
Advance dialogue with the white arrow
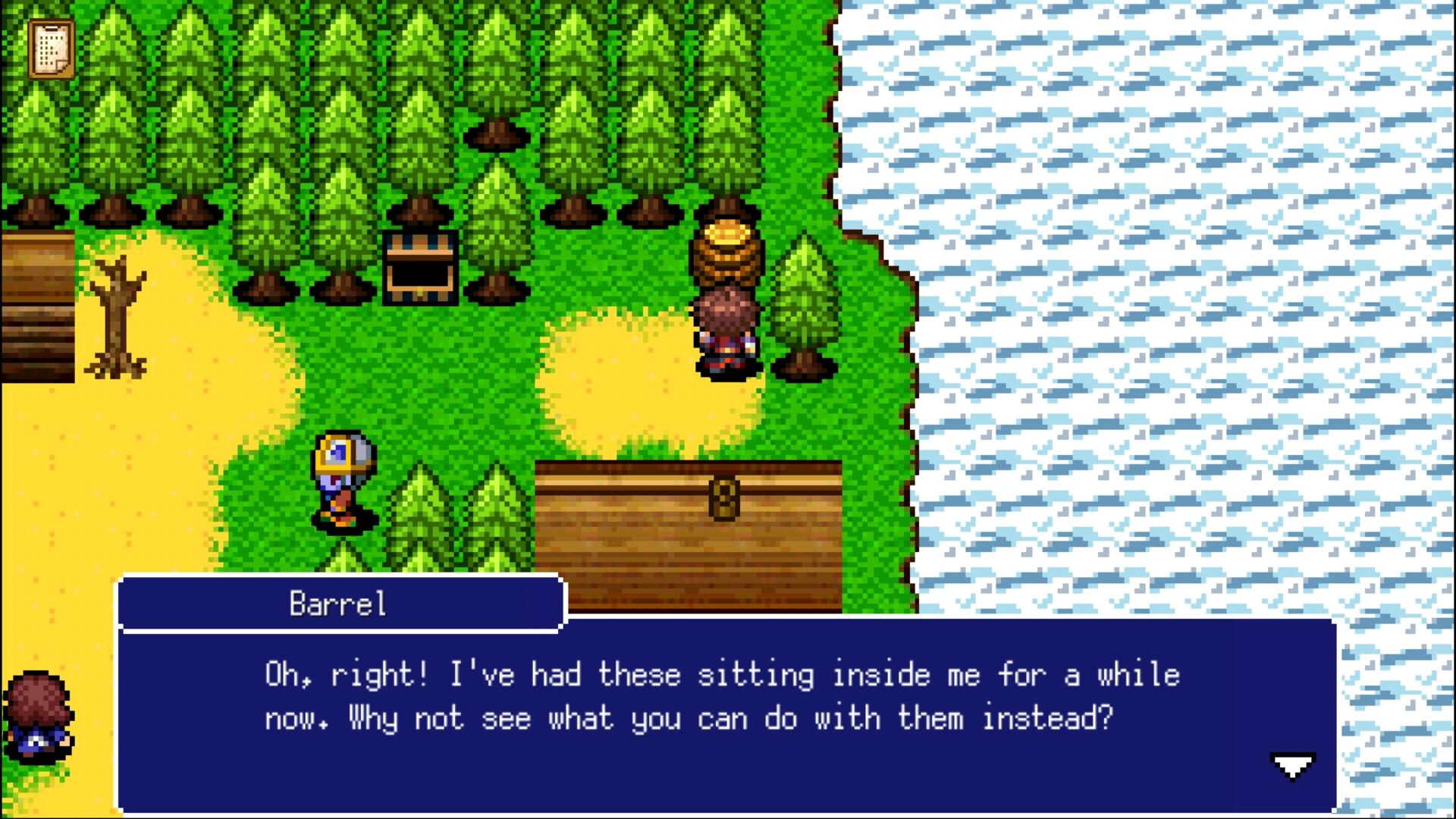[x=1292, y=766]
